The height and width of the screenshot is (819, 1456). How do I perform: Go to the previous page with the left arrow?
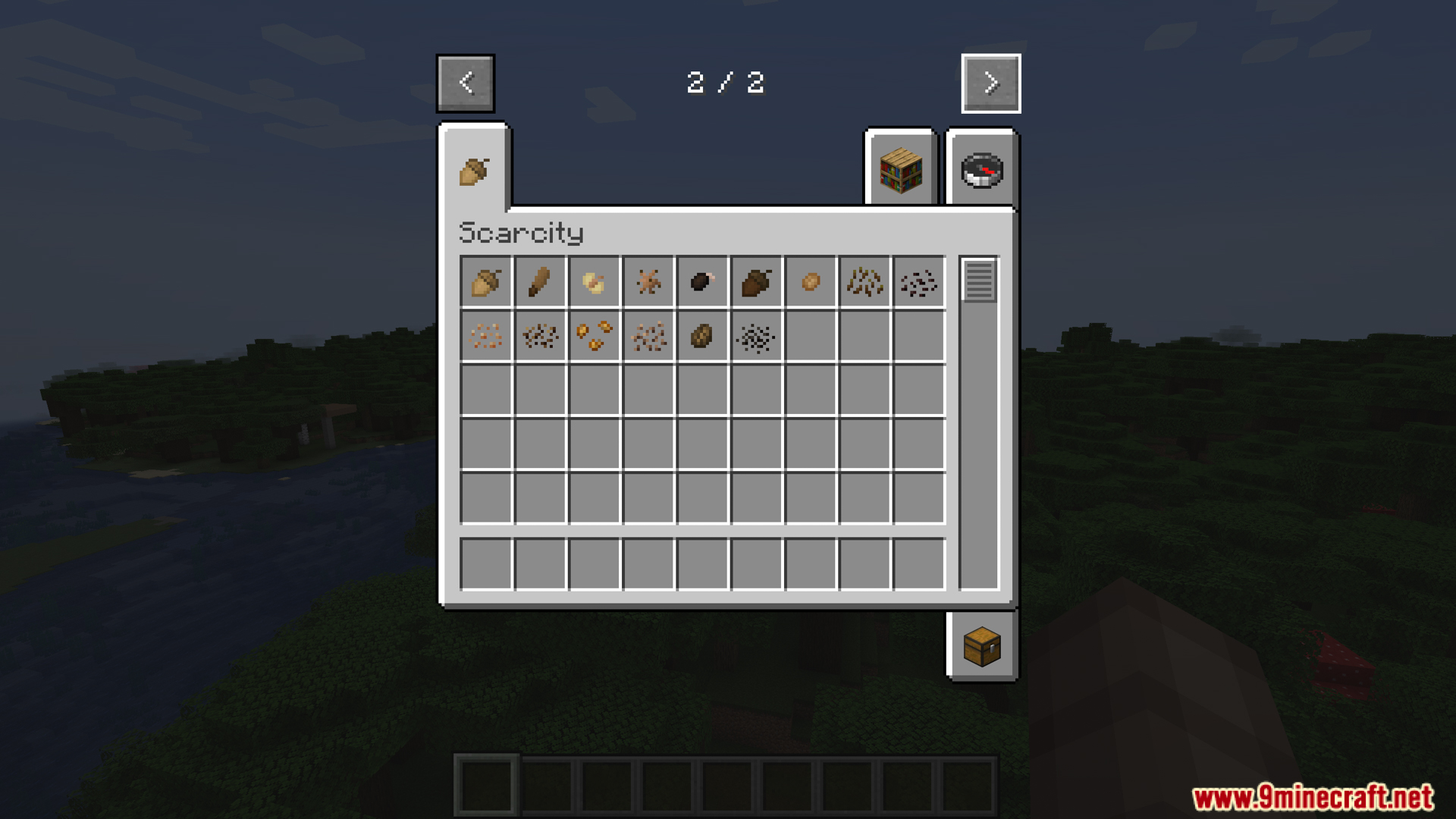click(465, 83)
